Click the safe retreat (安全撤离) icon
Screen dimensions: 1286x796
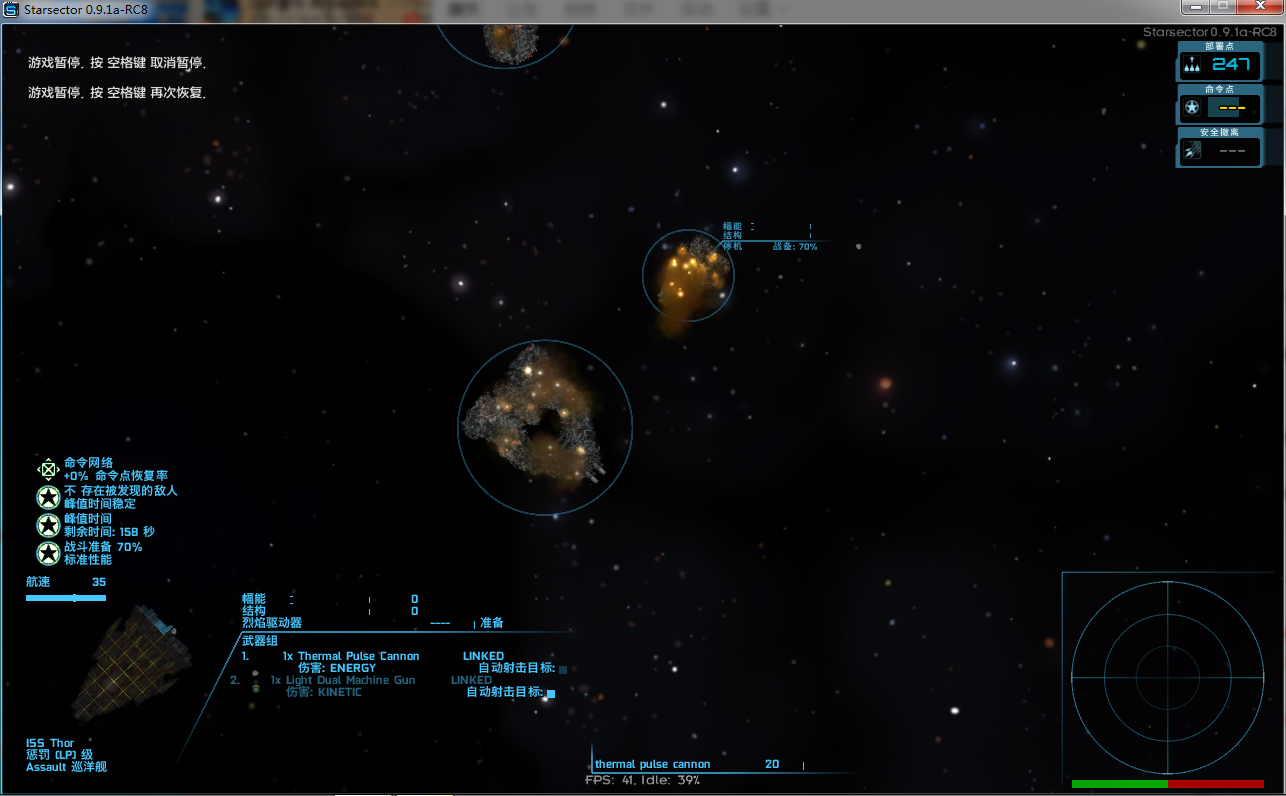click(x=1192, y=152)
